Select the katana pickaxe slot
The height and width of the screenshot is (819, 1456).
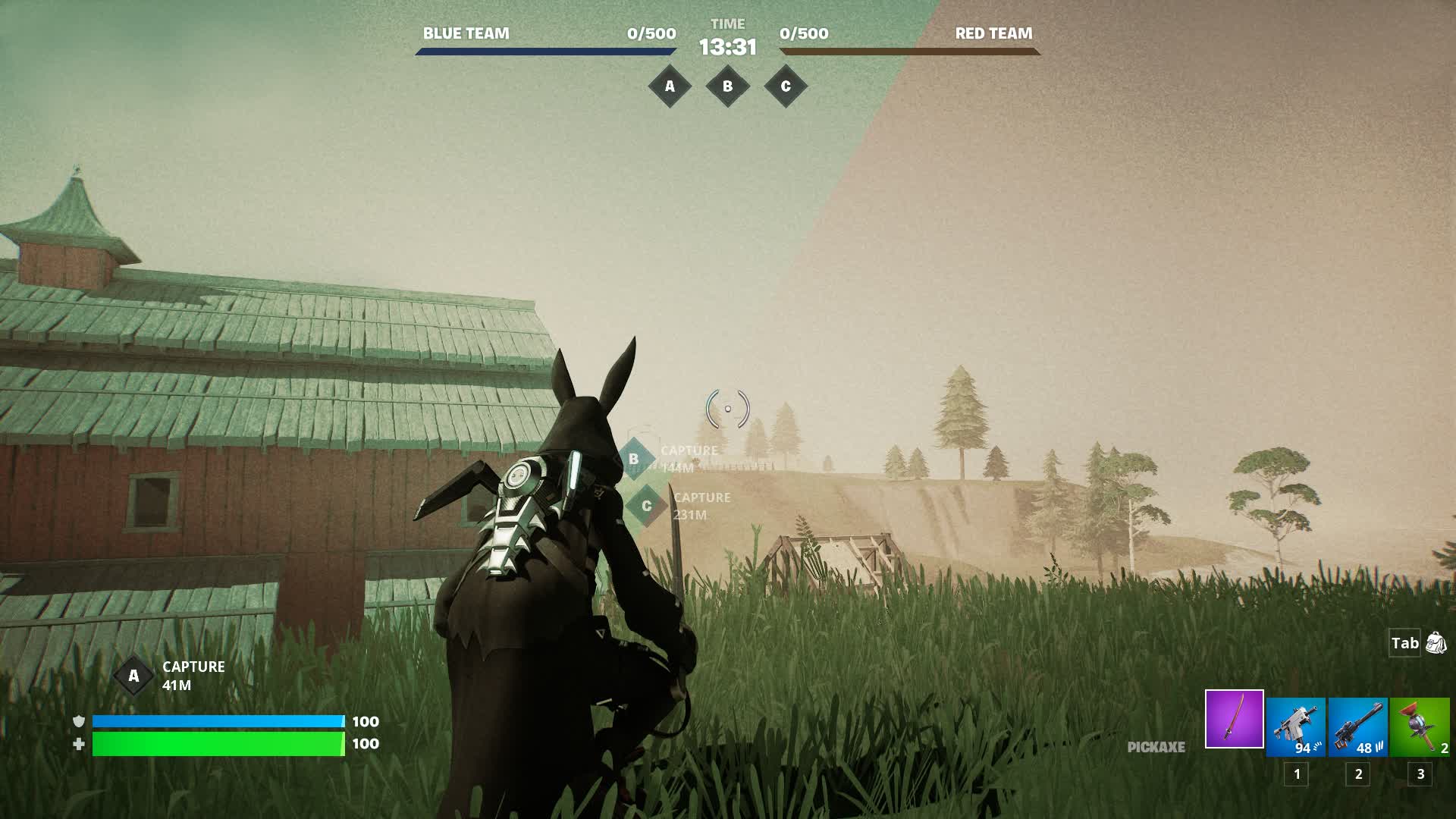click(1234, 719)
